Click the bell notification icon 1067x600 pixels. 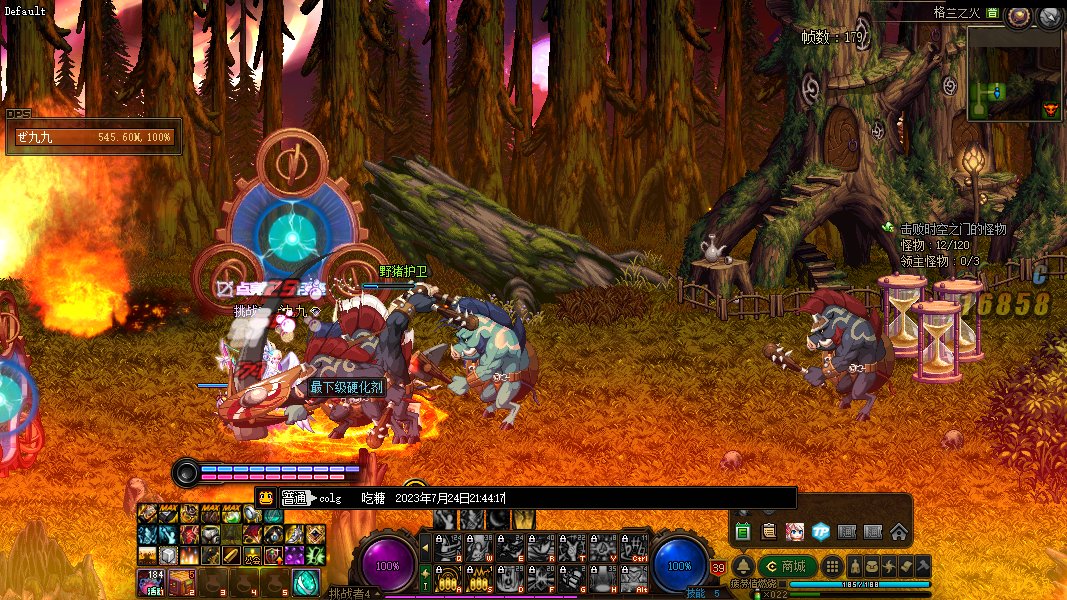coord(743,566)
